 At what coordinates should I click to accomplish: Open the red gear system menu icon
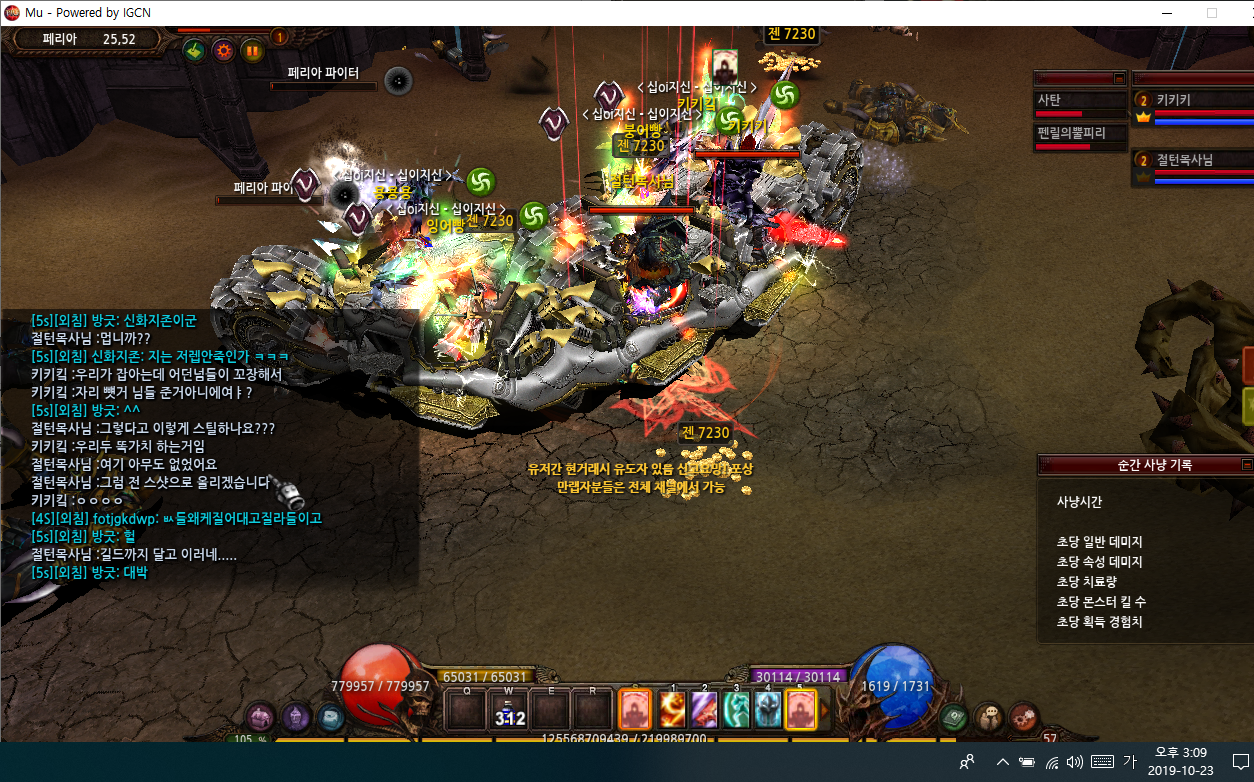pos(1022,717)
